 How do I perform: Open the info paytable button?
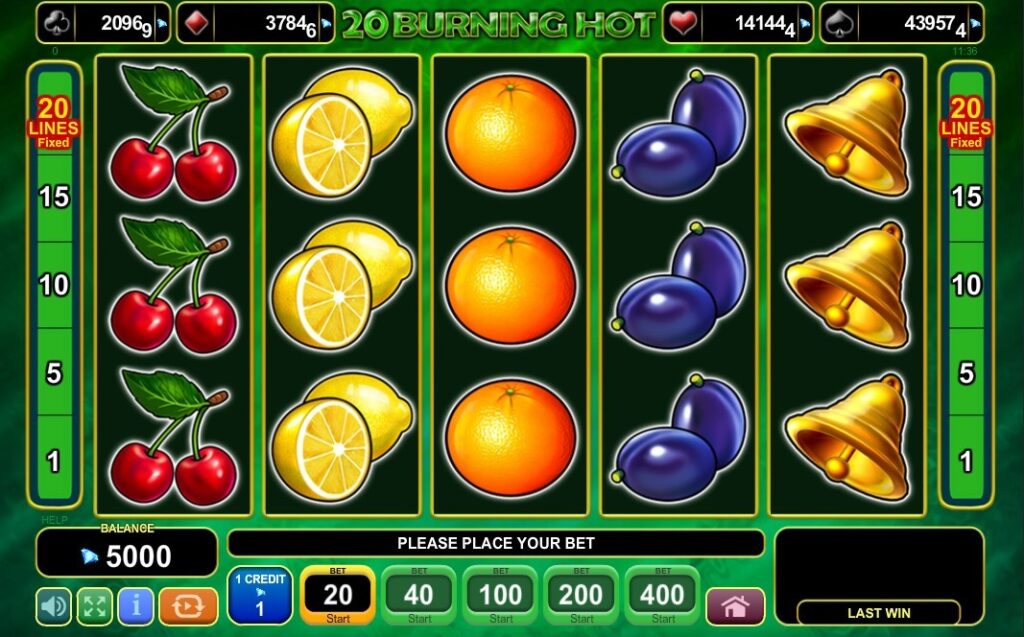(135, 606)
